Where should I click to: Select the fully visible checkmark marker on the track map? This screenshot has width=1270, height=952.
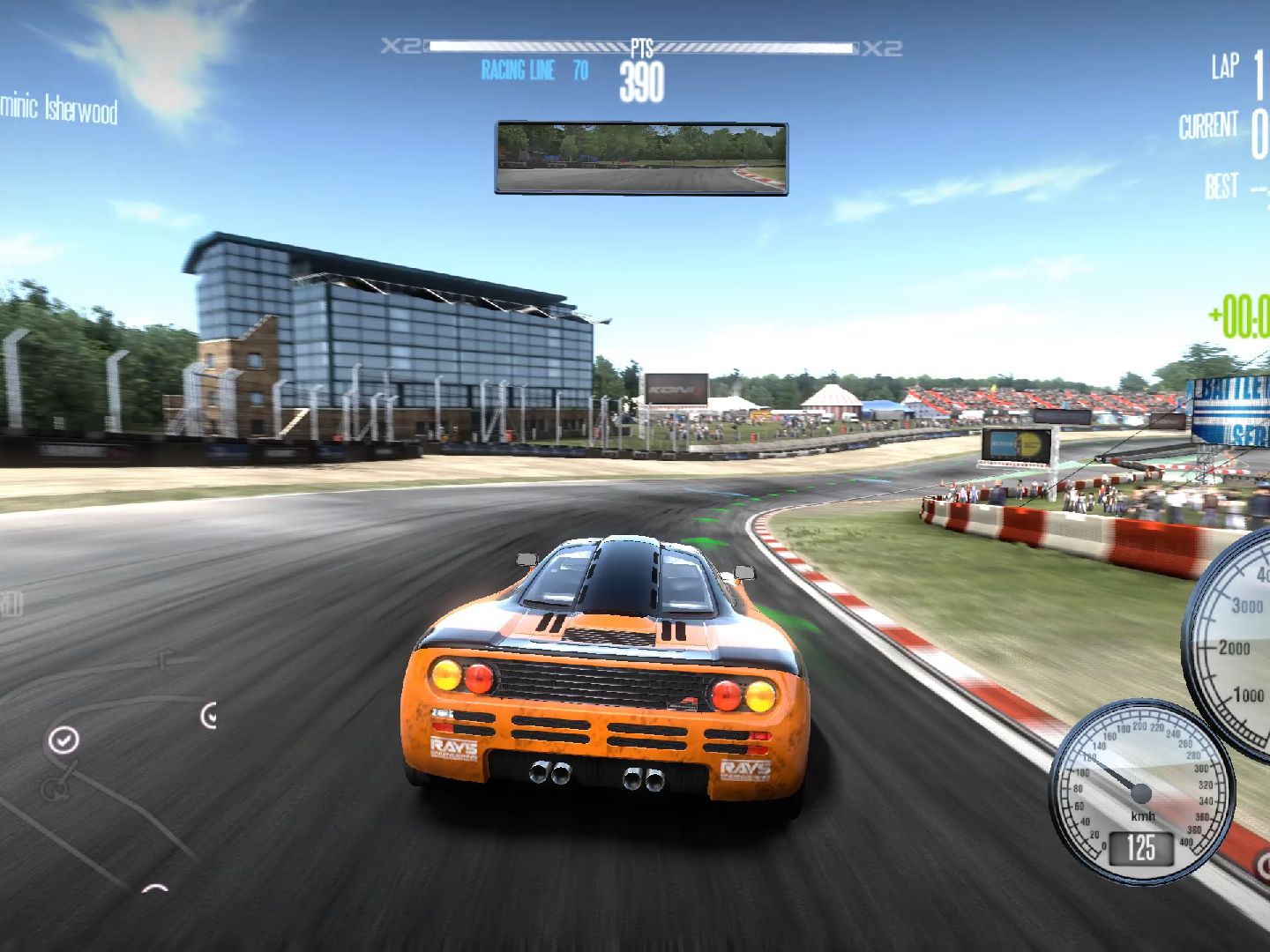63,740
